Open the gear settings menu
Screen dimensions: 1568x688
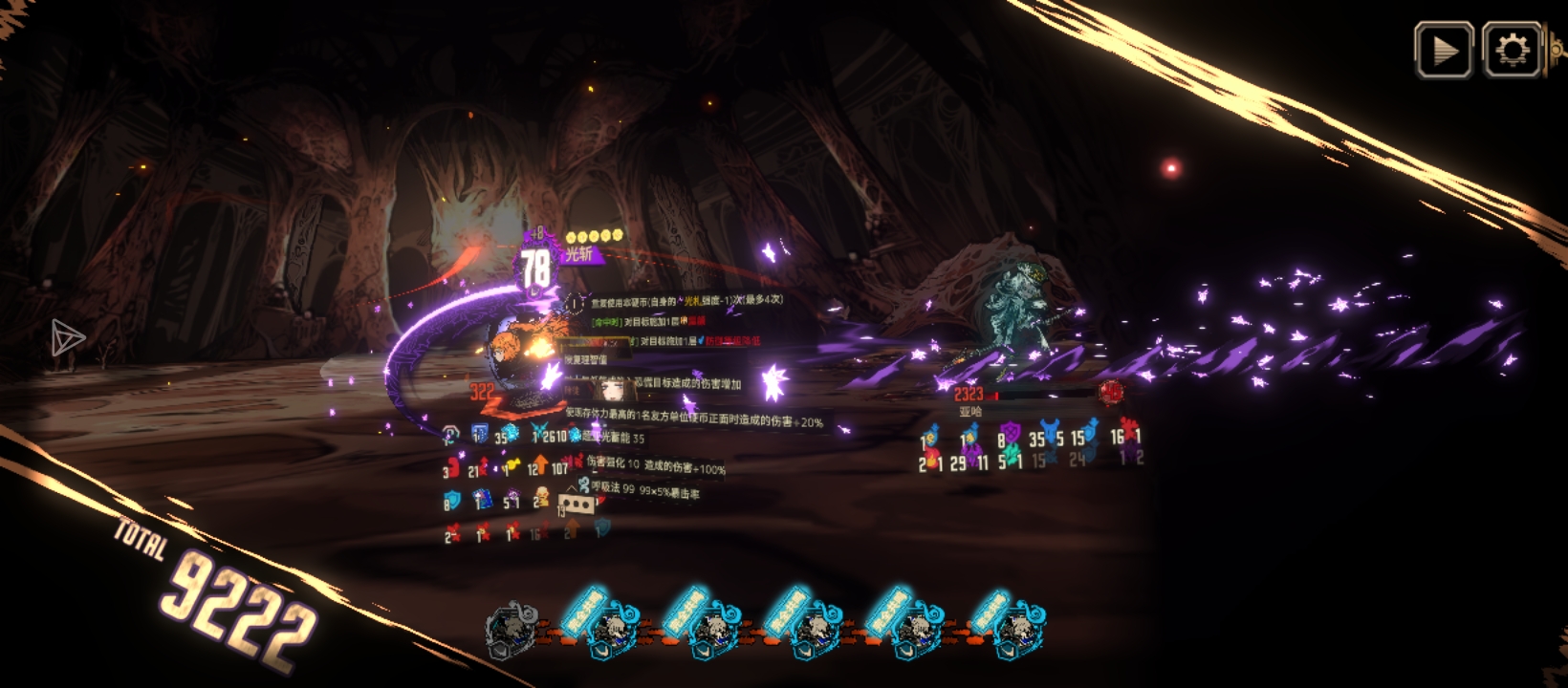(1512, 50)
